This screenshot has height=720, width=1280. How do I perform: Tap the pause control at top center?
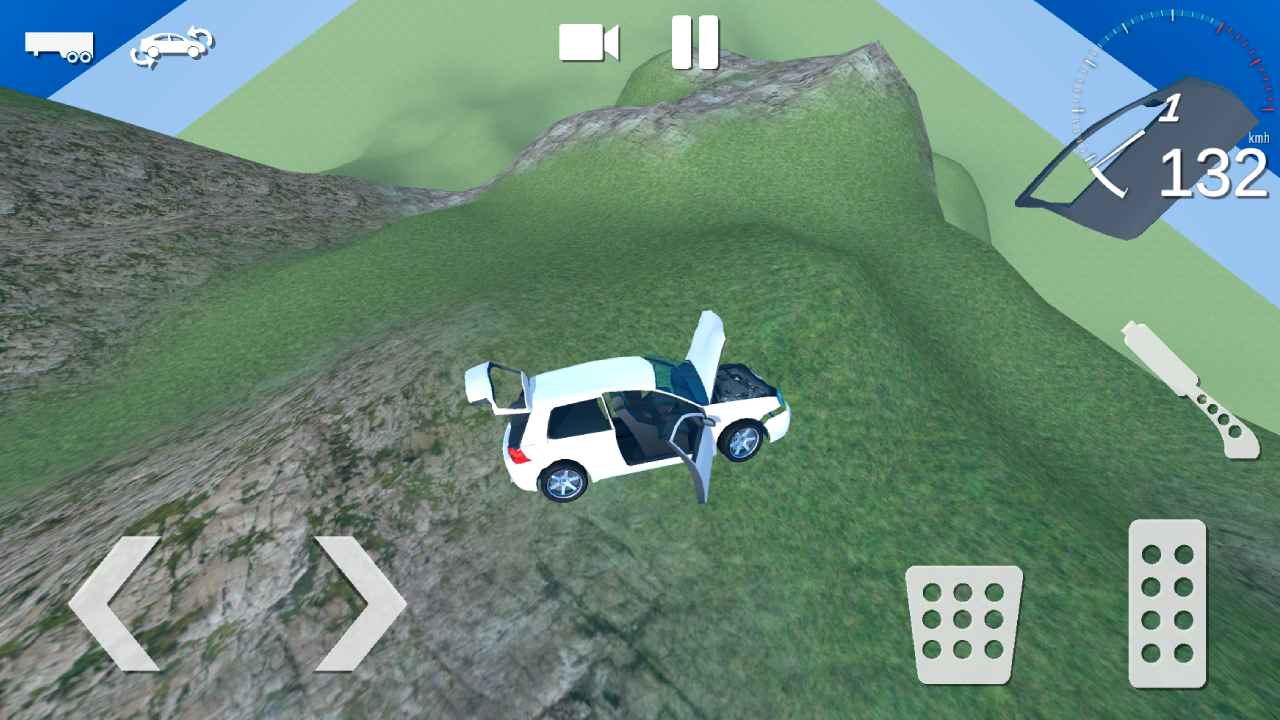(x=695, y=40)
